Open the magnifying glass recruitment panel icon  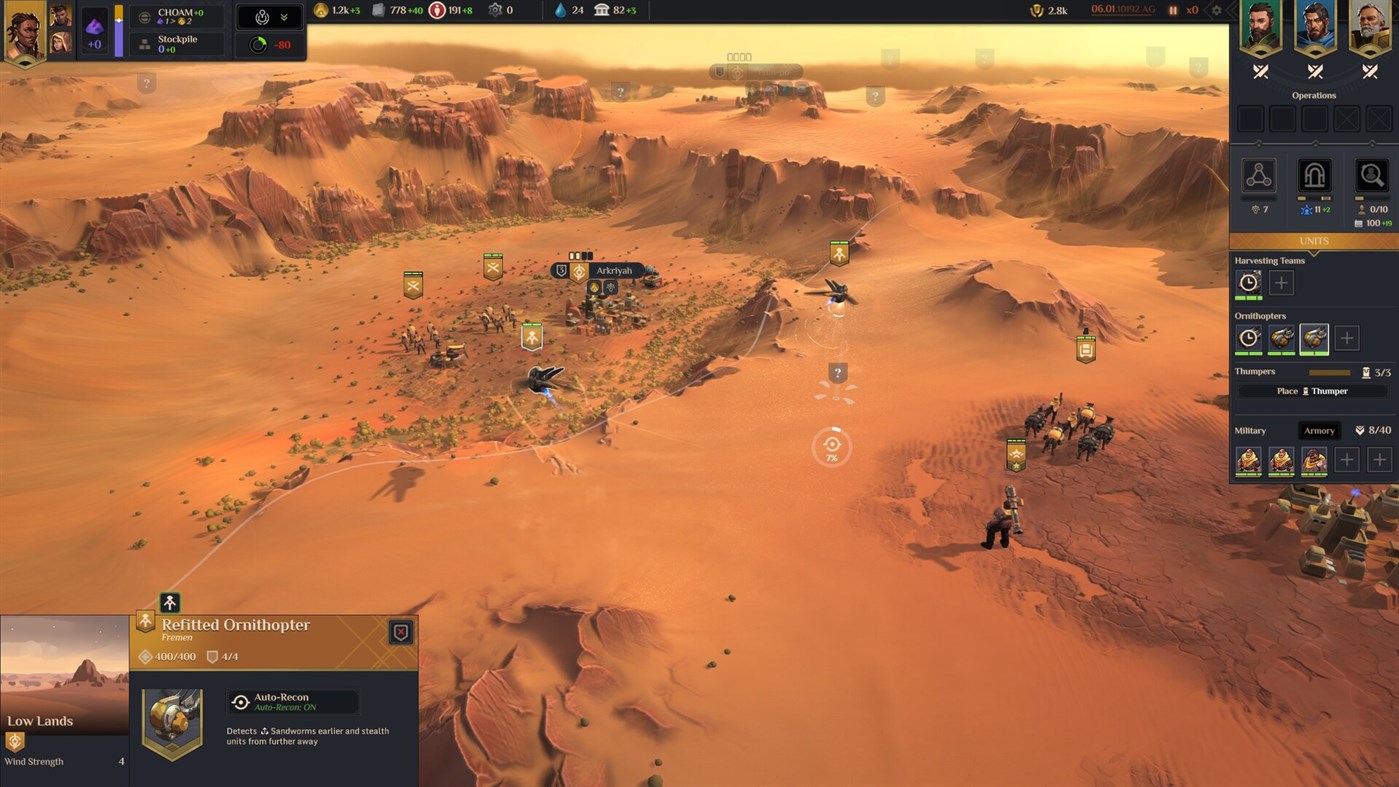[1370, 175]
